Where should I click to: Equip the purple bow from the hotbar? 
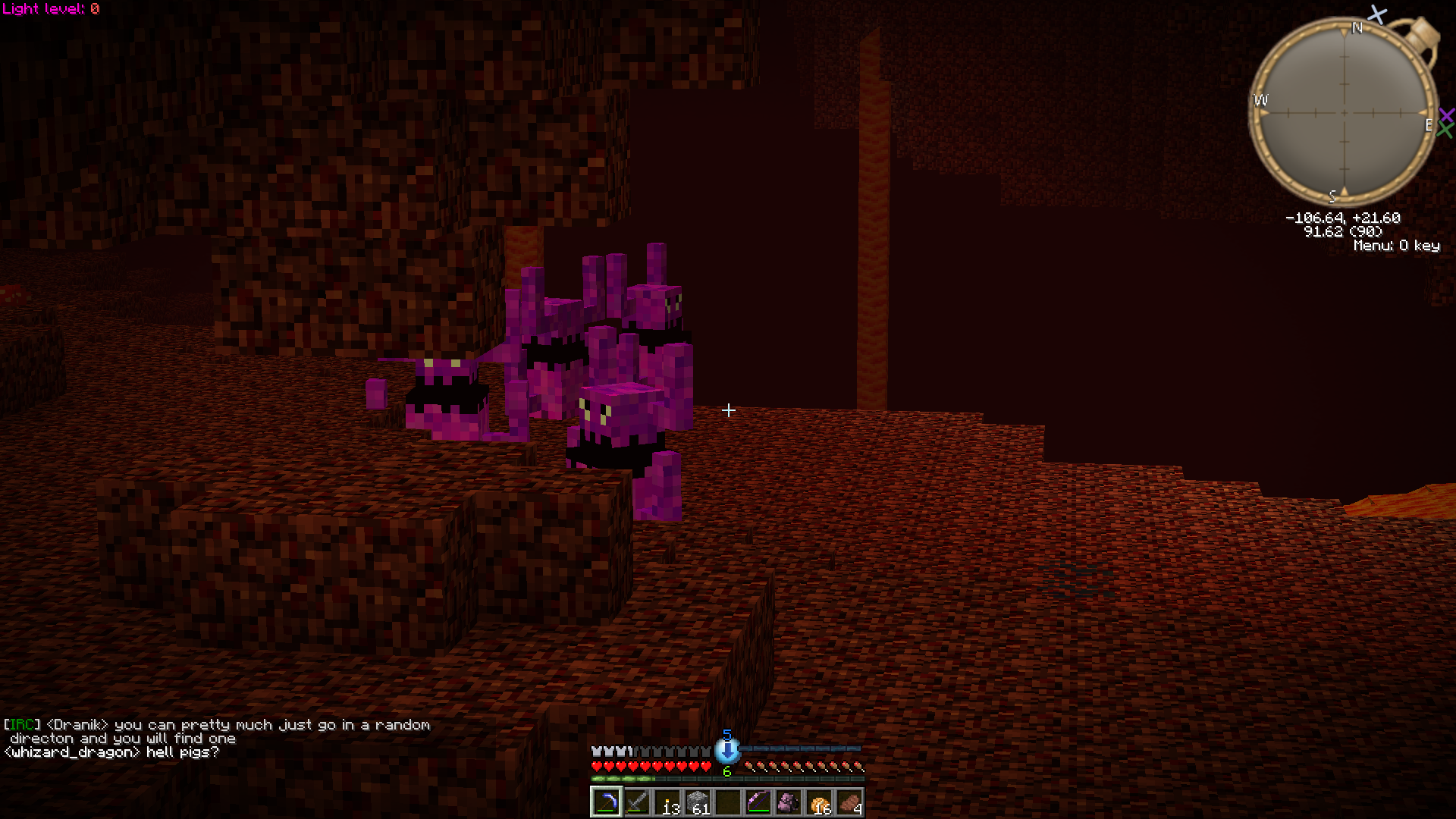(758, 802)
